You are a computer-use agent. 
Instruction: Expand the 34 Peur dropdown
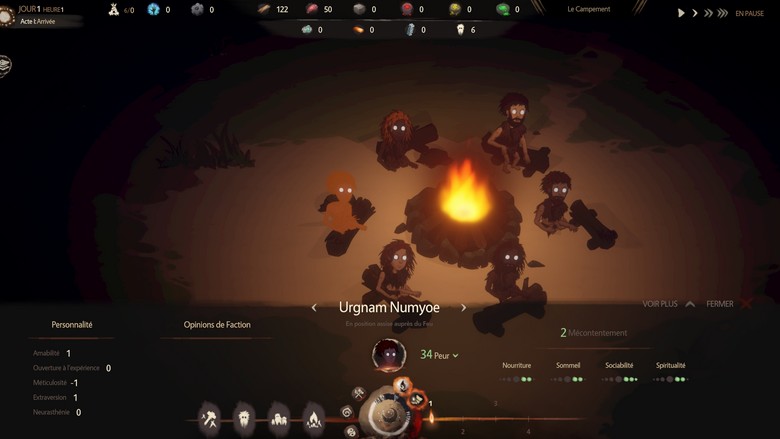point(440,355)
